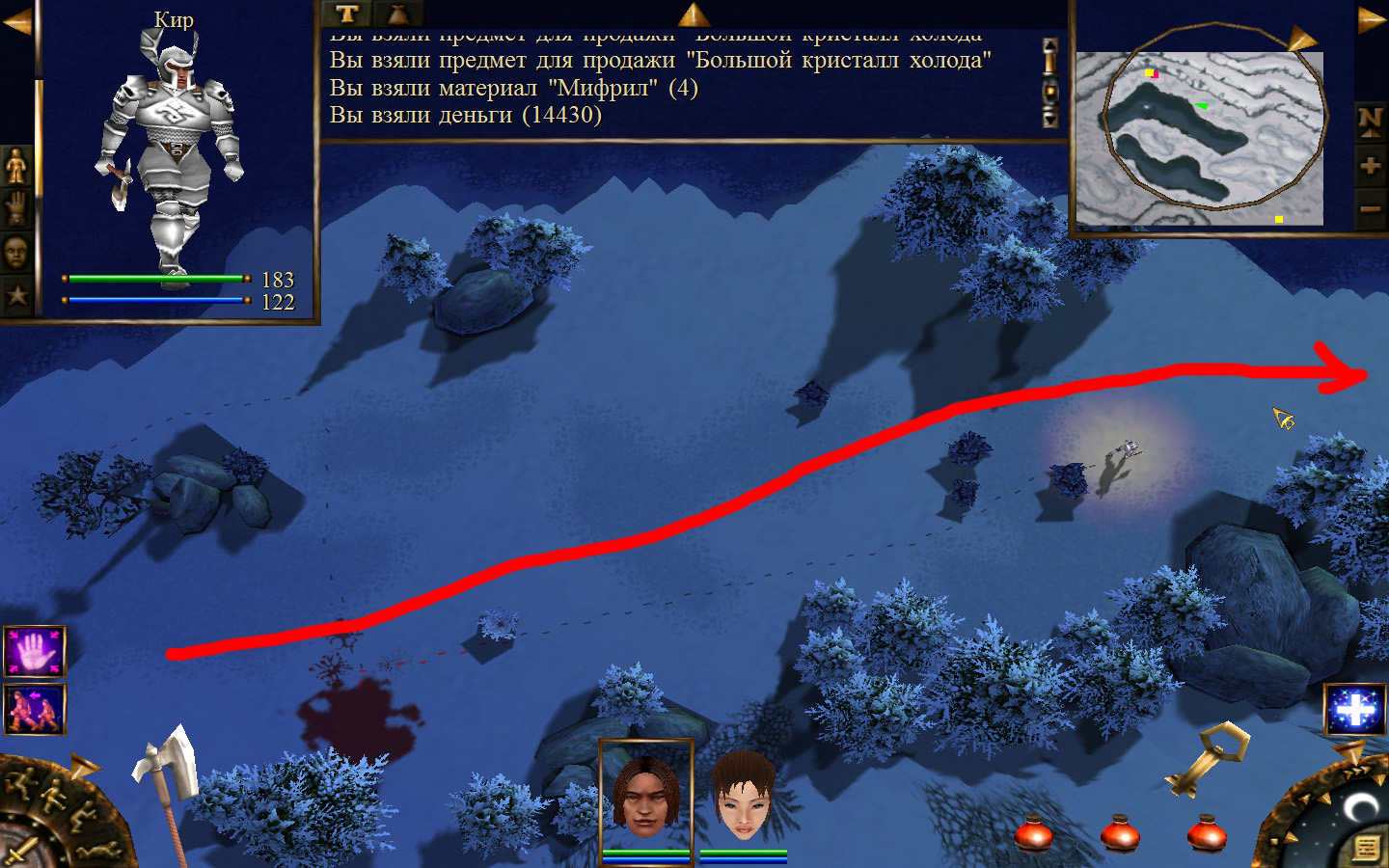
Task: Open the scroll menu icon by the moon
Action: click(x=1366, y=848)
